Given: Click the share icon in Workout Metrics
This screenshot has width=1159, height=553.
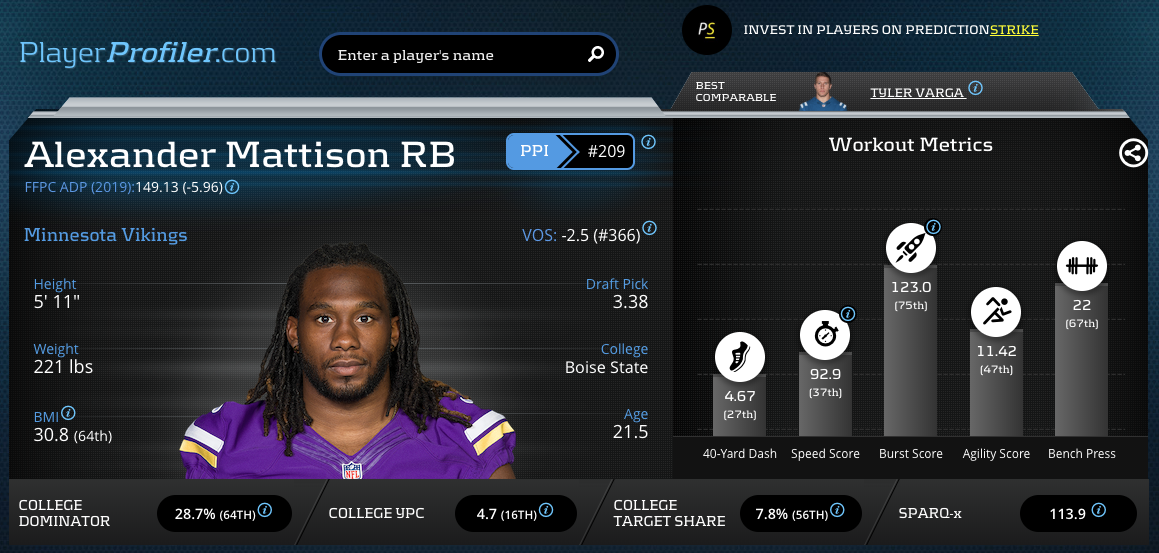Looking at the screenshot, I should pyautogui.click(x=1132, y=153).
